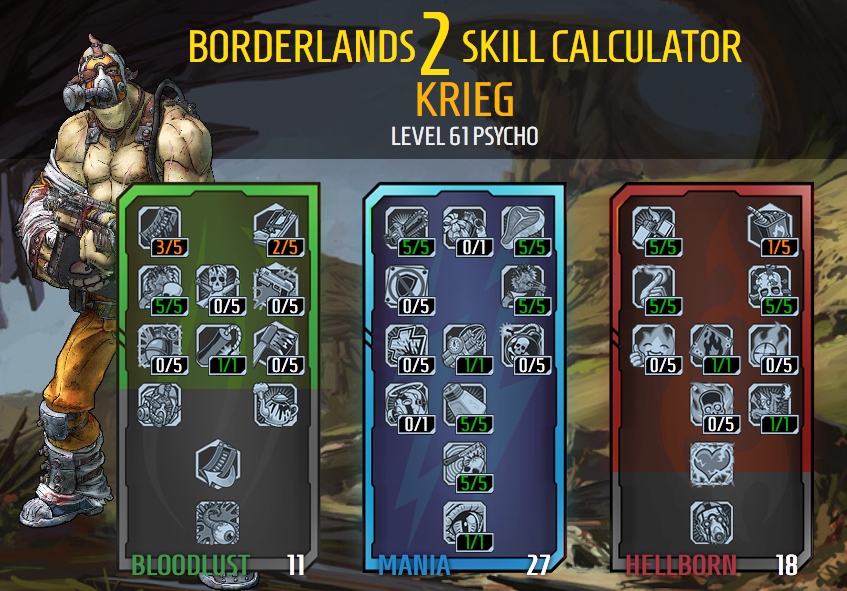The image size is (847, 591).
Task: Select the Fire Fiend flaming crosshair skill
Action: 769,344
